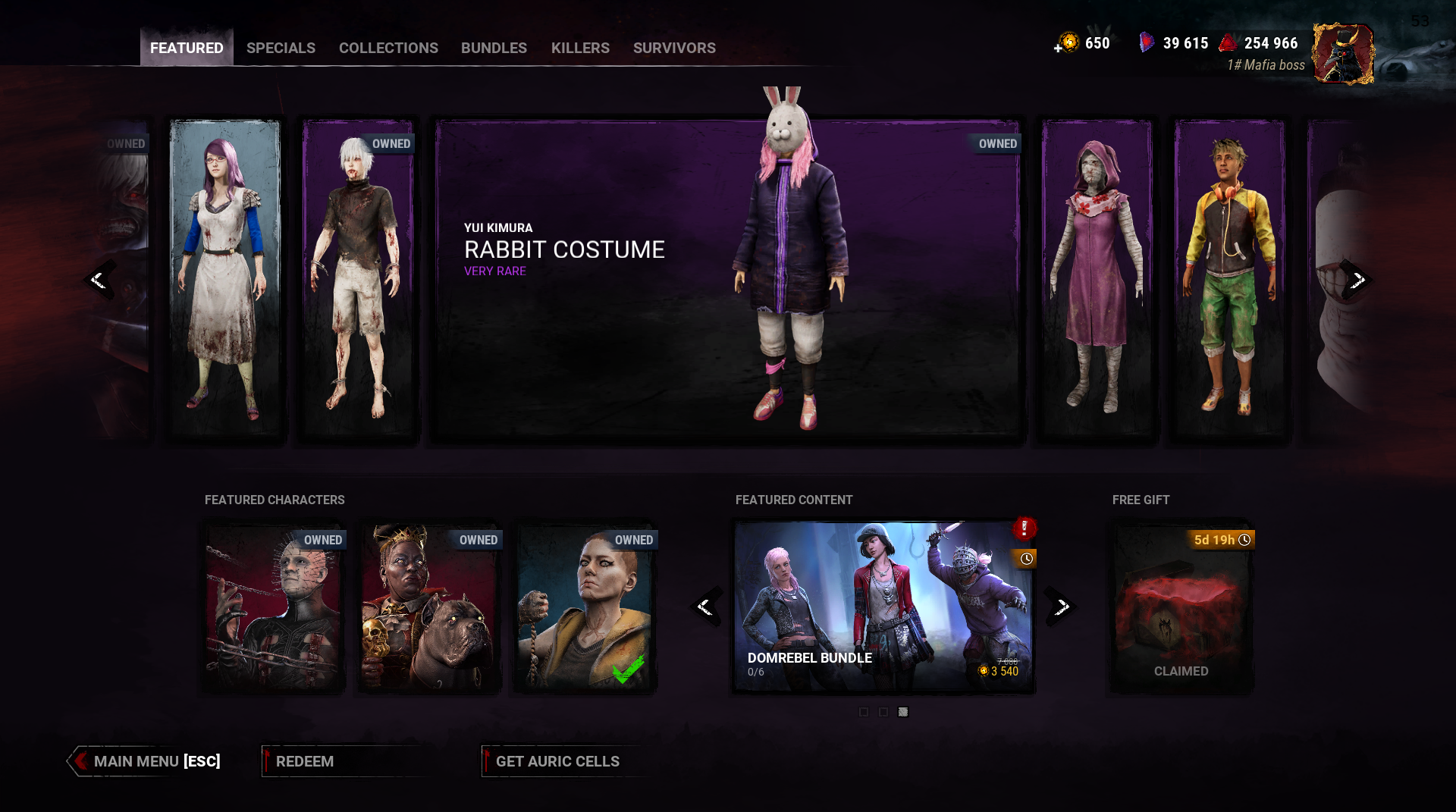
Task: Go to the Killers tab
Action: (580, 48)
